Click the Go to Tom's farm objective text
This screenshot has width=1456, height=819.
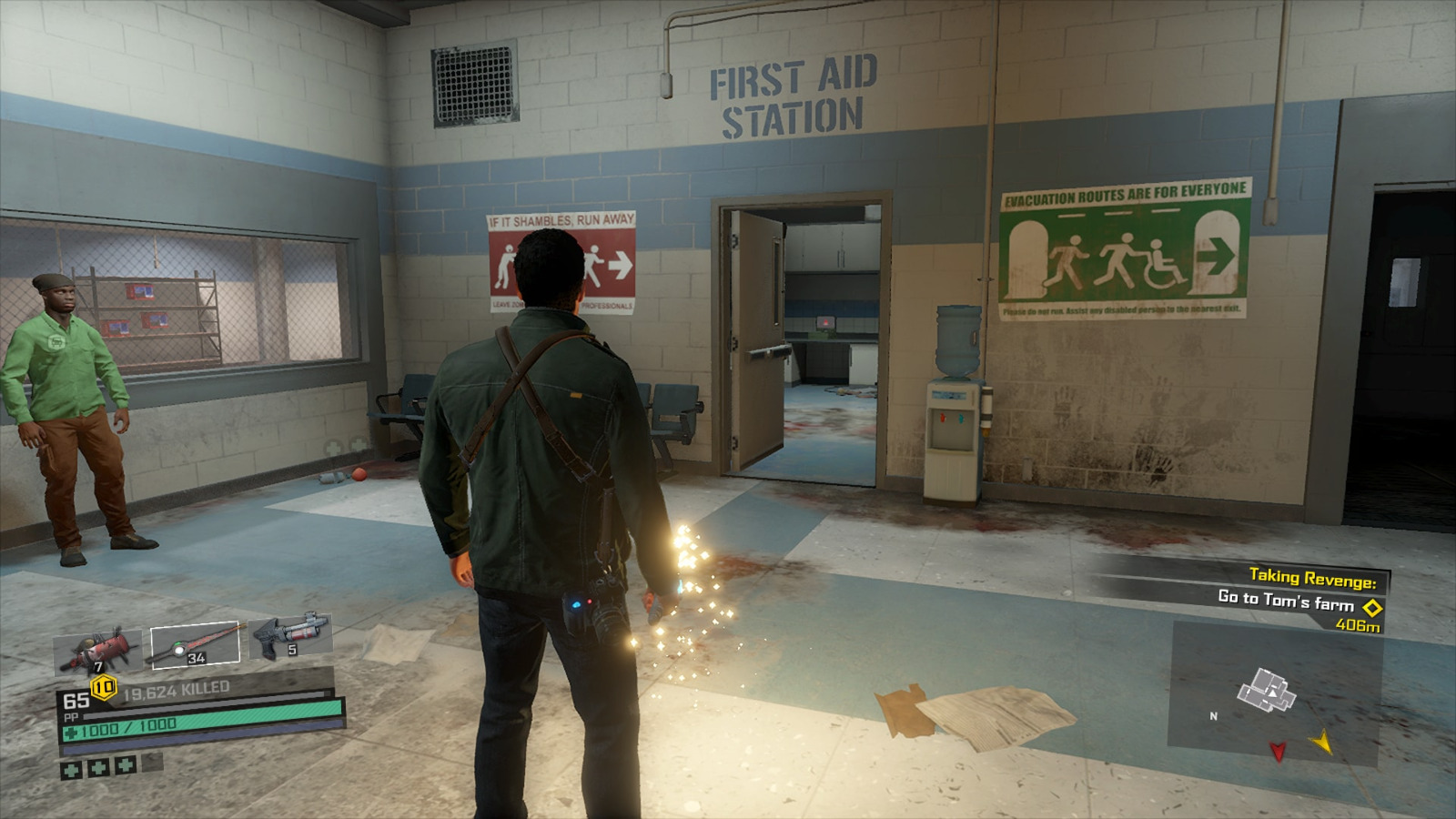click(1286, 602)
